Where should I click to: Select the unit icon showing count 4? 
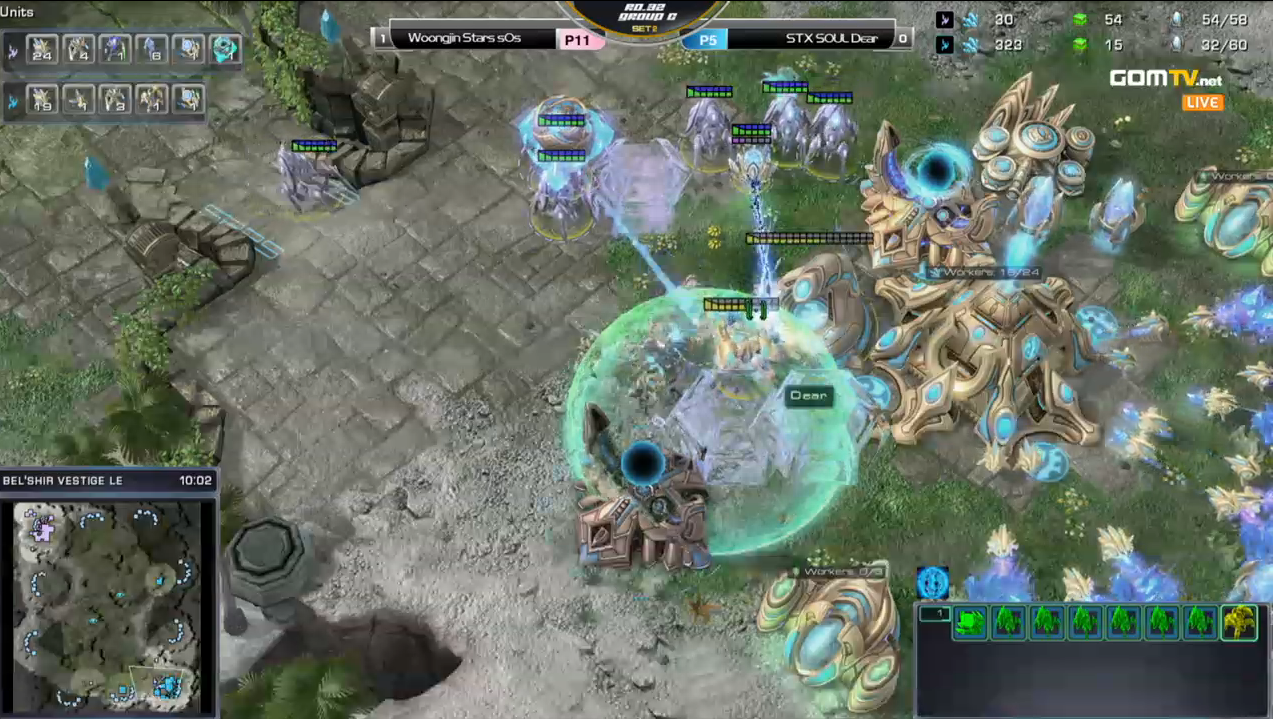(x=78, y=48)
